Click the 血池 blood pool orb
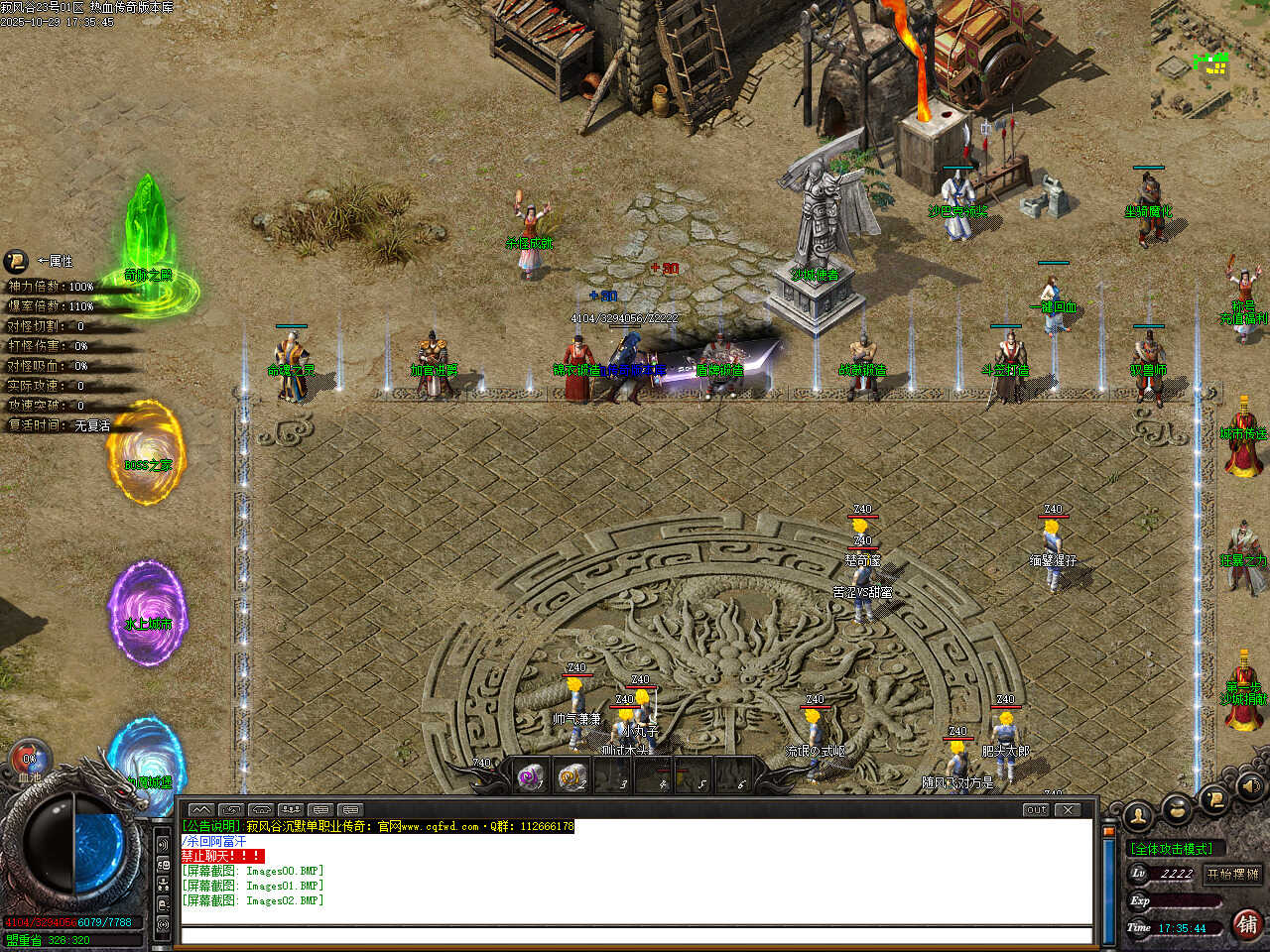The image size is (1270, 952). tap(29, 761)
